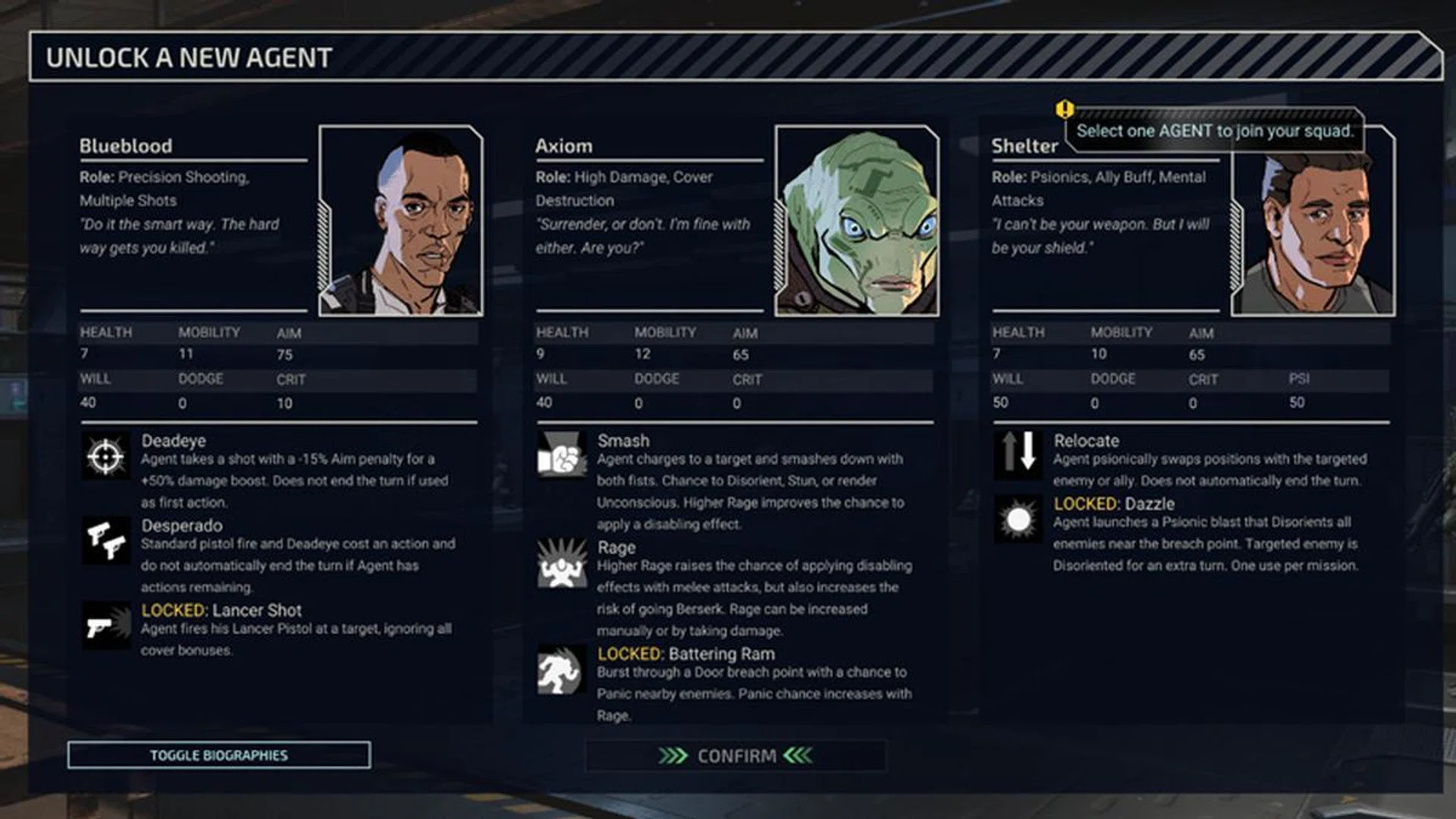This screenshot has width=1456, height=819.
Task: Click the Blueblood agent name
Action: click(x=125, y=146)
